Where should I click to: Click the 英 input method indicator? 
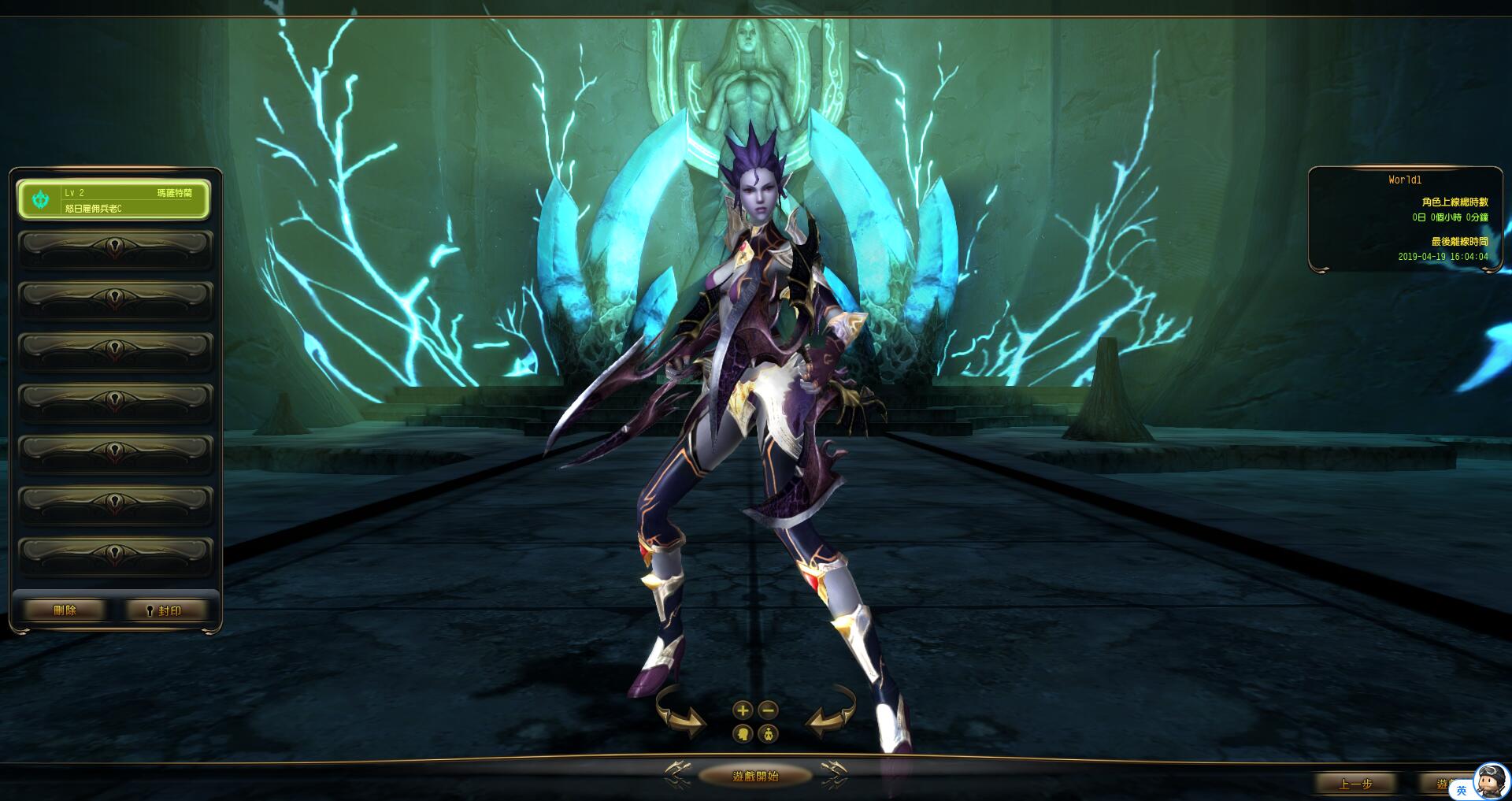coord(1462,790)
